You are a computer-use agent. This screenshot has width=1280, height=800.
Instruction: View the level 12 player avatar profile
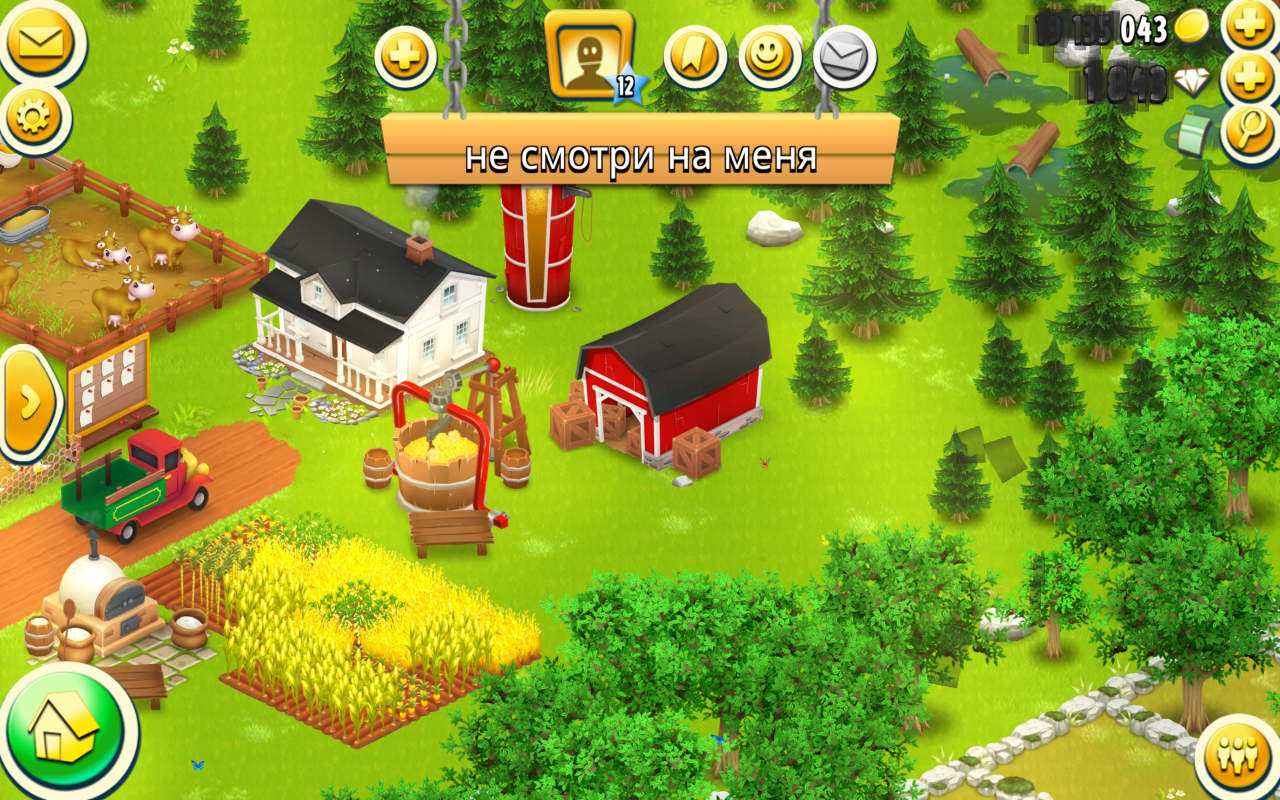(589, 55)
